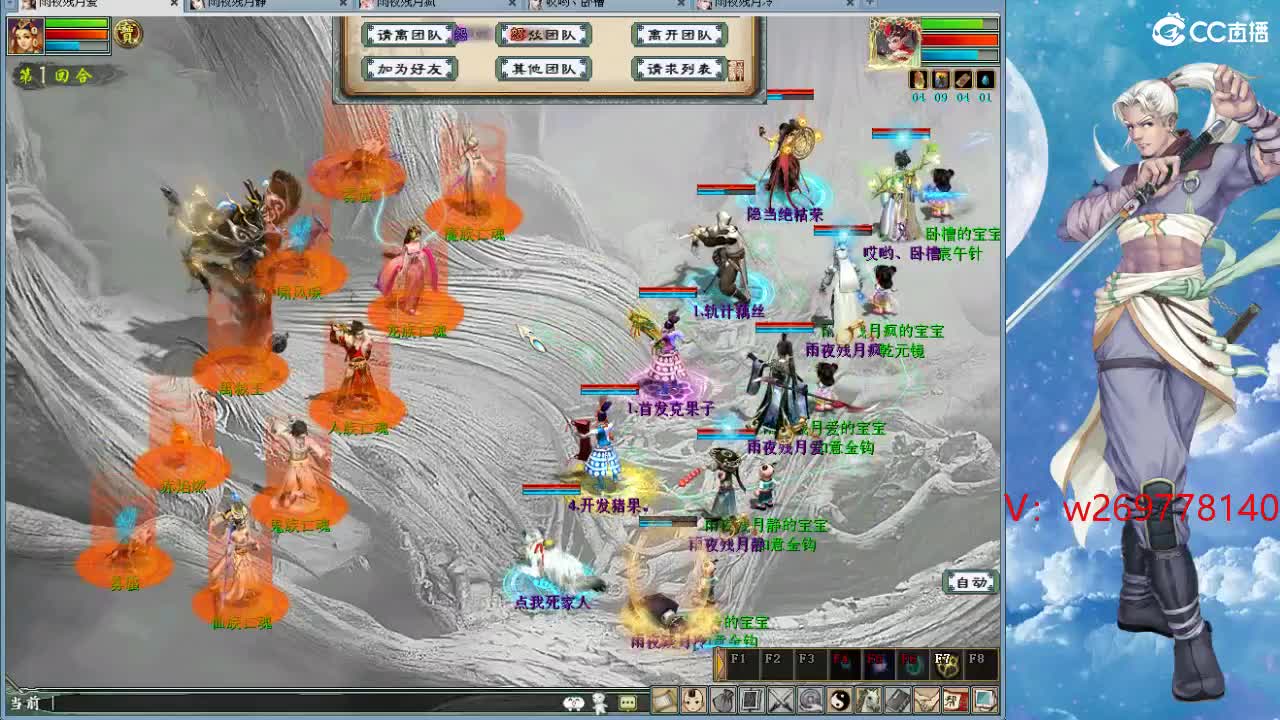Click the red health bar beside top-left portrait
Viewport: 1280px width, 720px height.
70,32
